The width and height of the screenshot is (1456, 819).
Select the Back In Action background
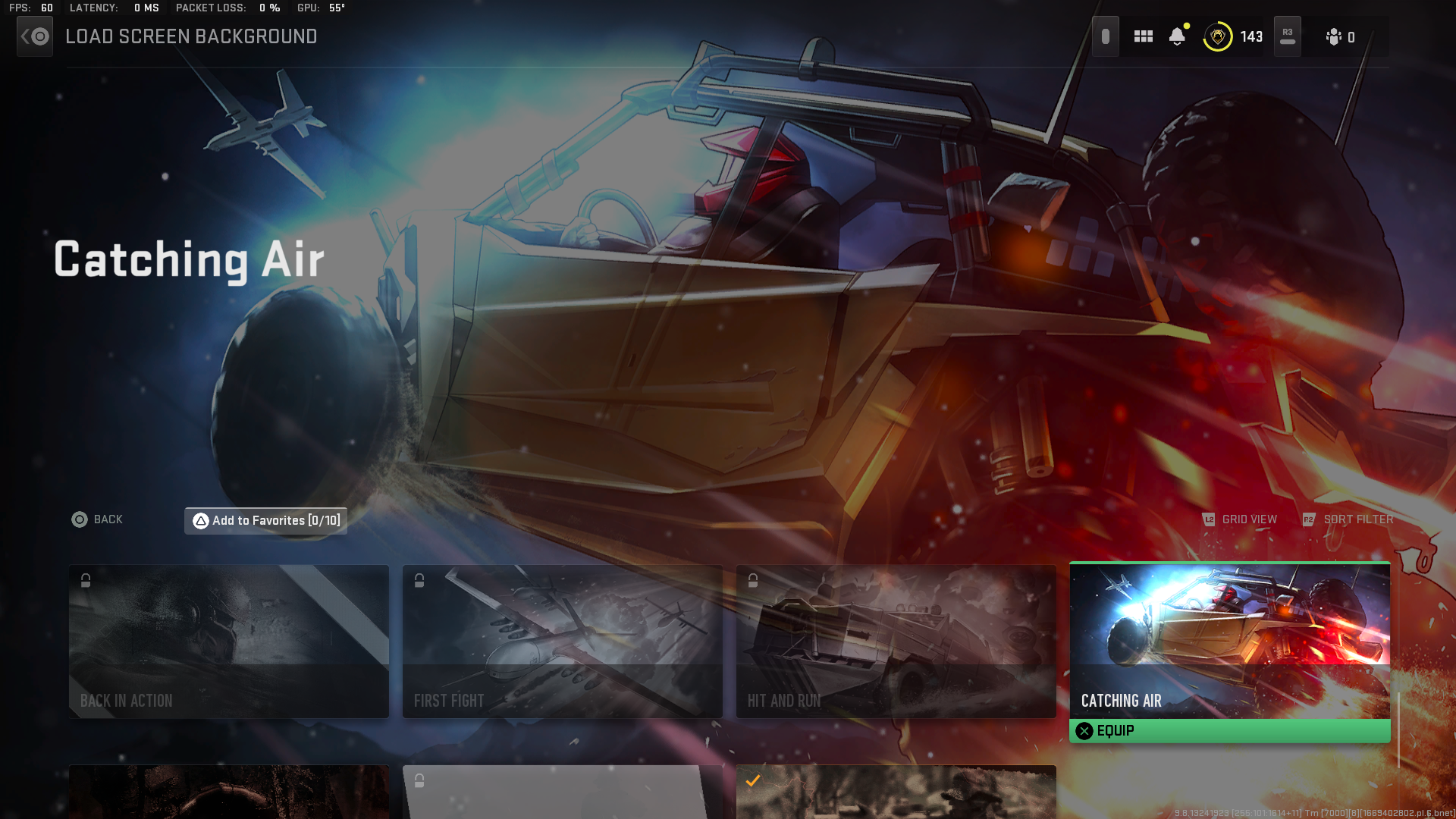click(228, 641)
